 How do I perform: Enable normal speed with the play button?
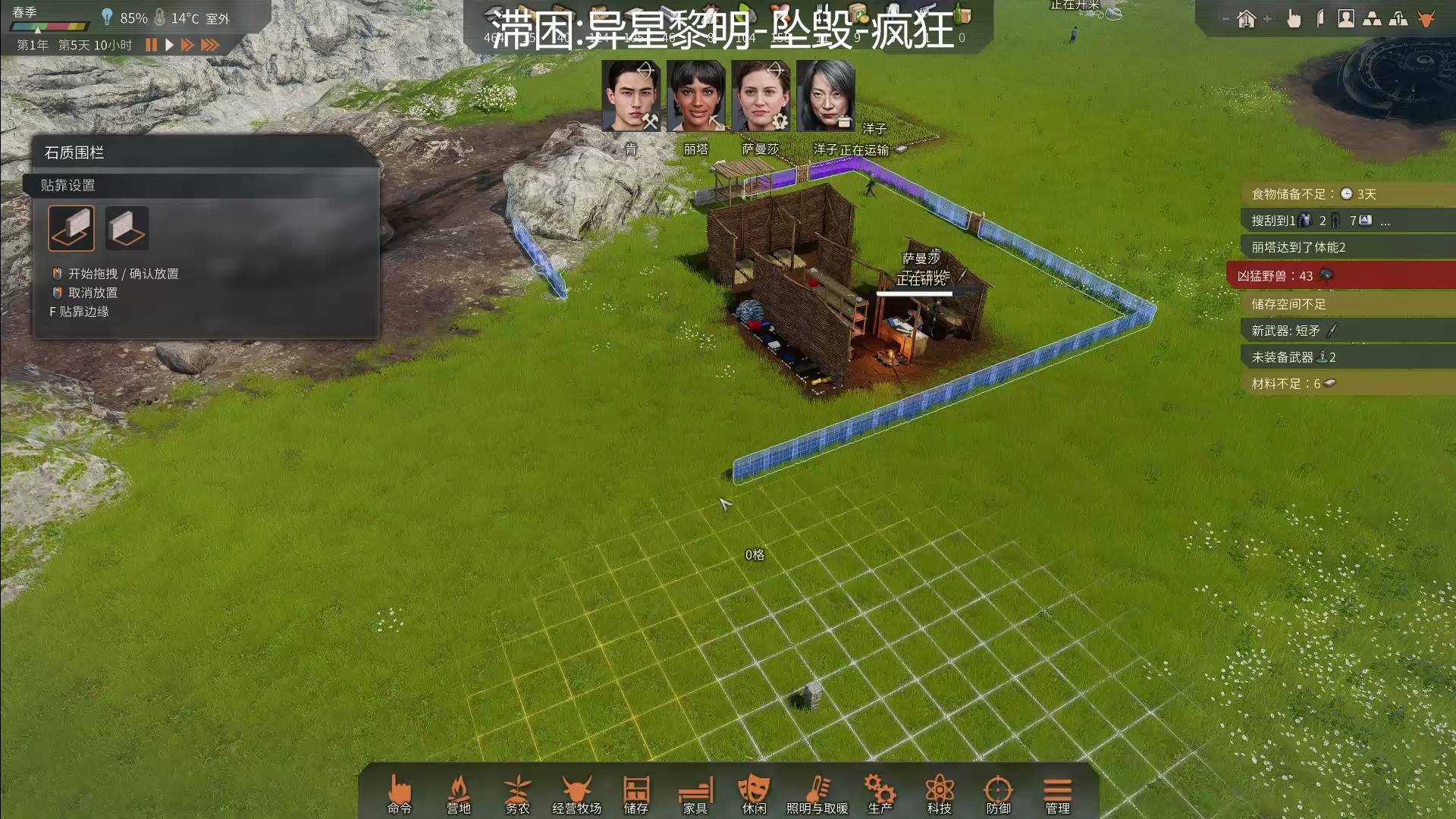coord(168,45)
